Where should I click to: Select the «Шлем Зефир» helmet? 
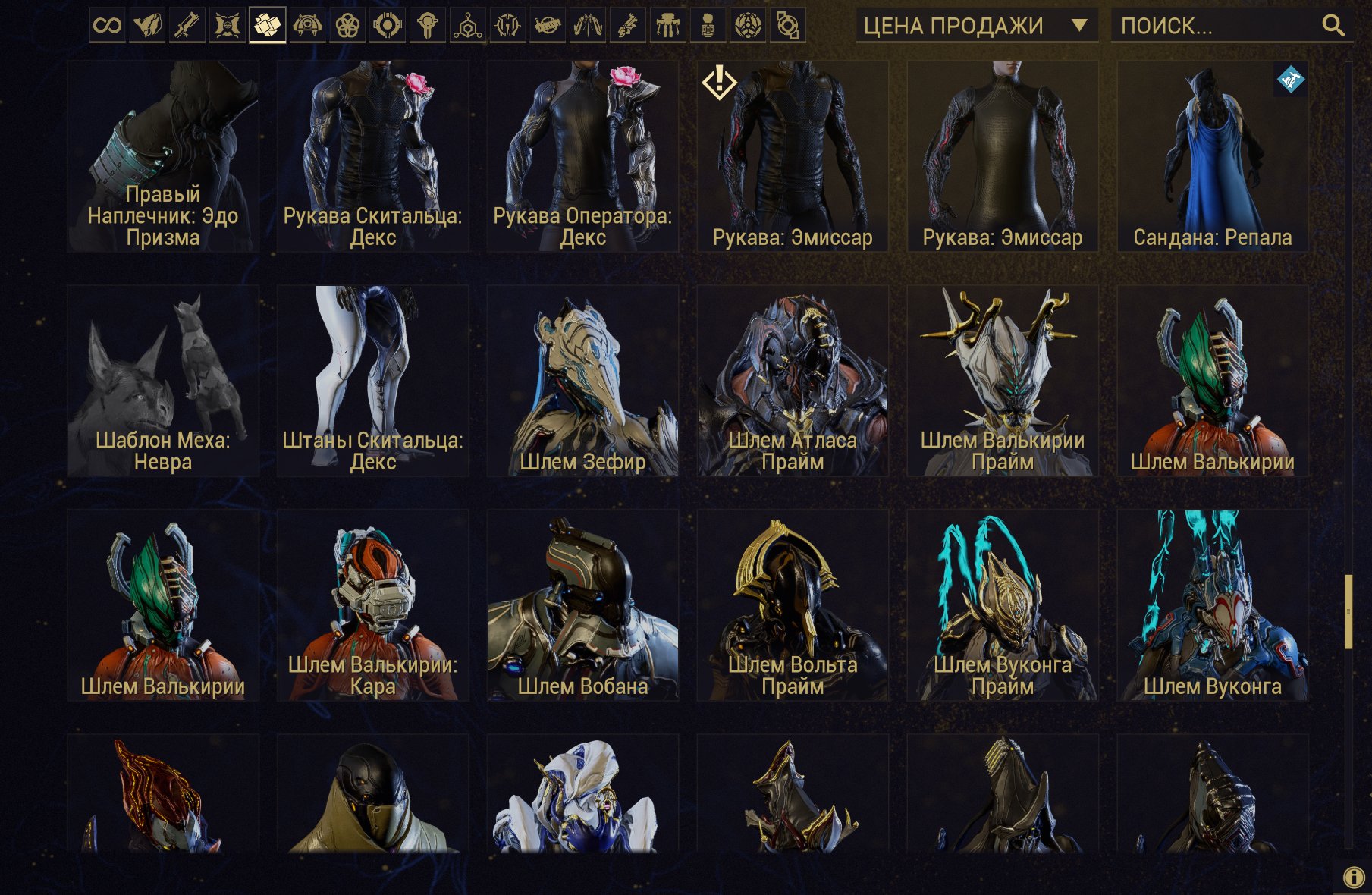[582, 381]
